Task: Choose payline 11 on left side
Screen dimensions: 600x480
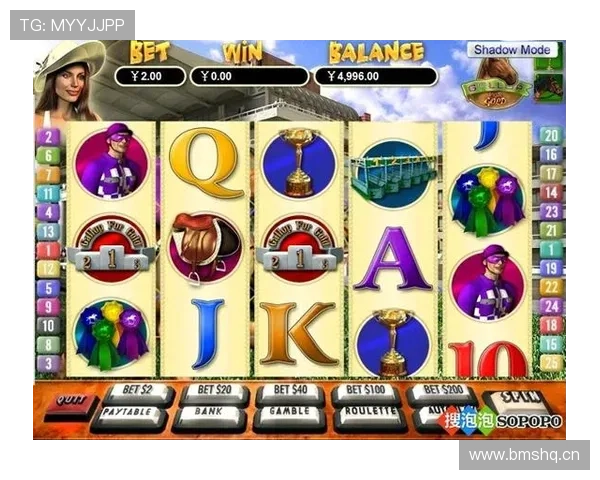Action: click(x=48, y=193)
